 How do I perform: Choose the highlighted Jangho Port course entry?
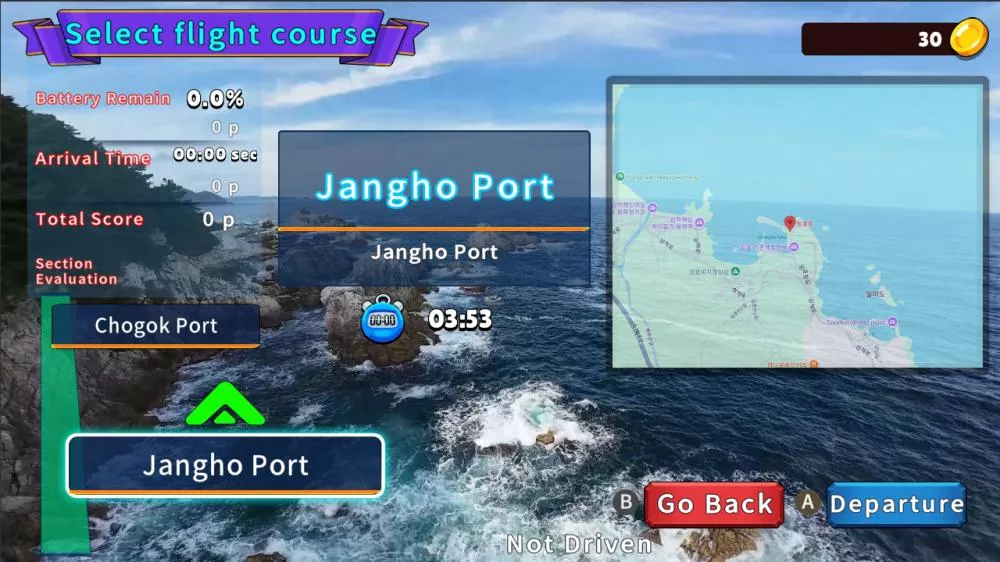coord(225,465)
